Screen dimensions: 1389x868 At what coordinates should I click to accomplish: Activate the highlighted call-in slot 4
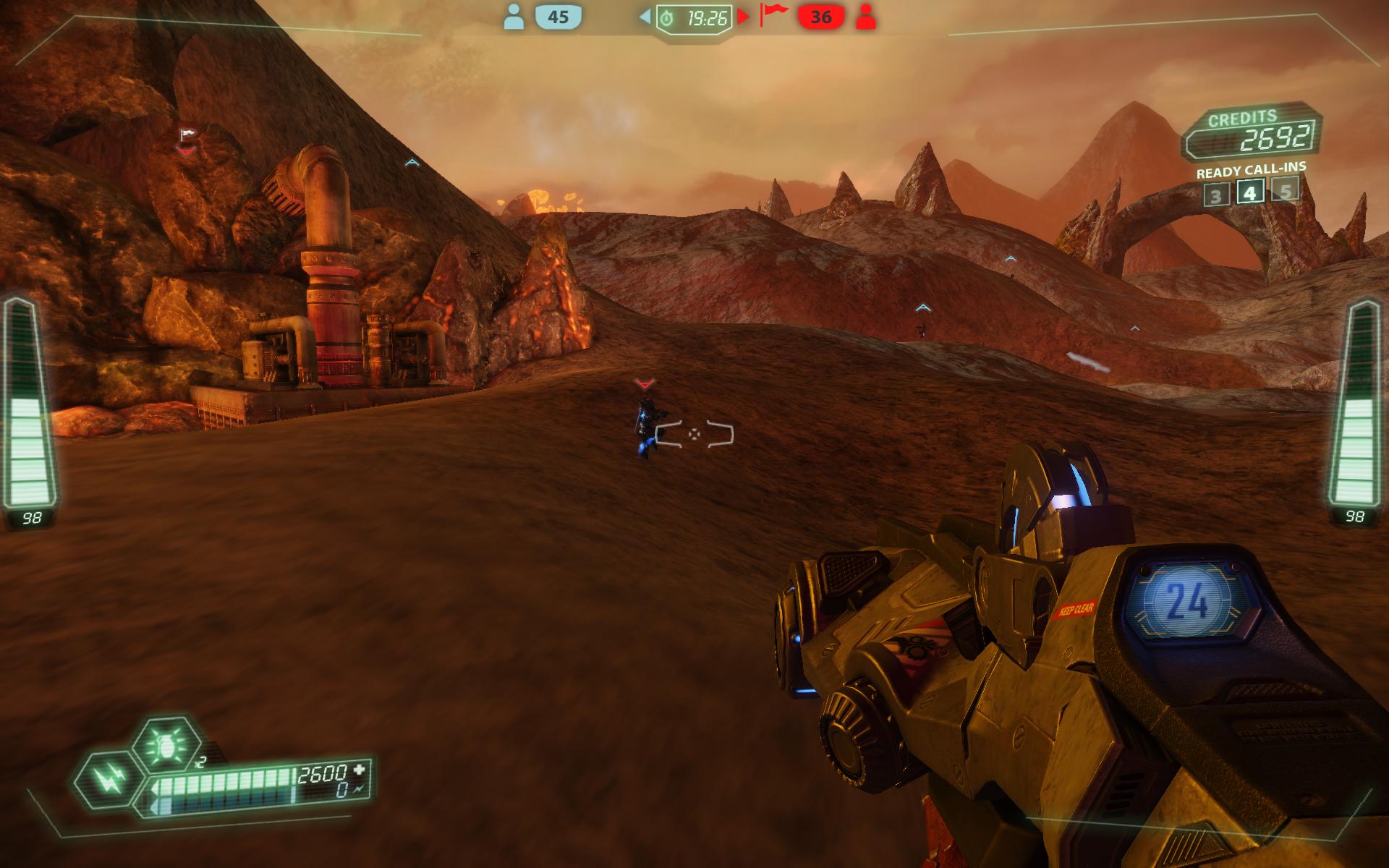click(x=1250, y=192)
